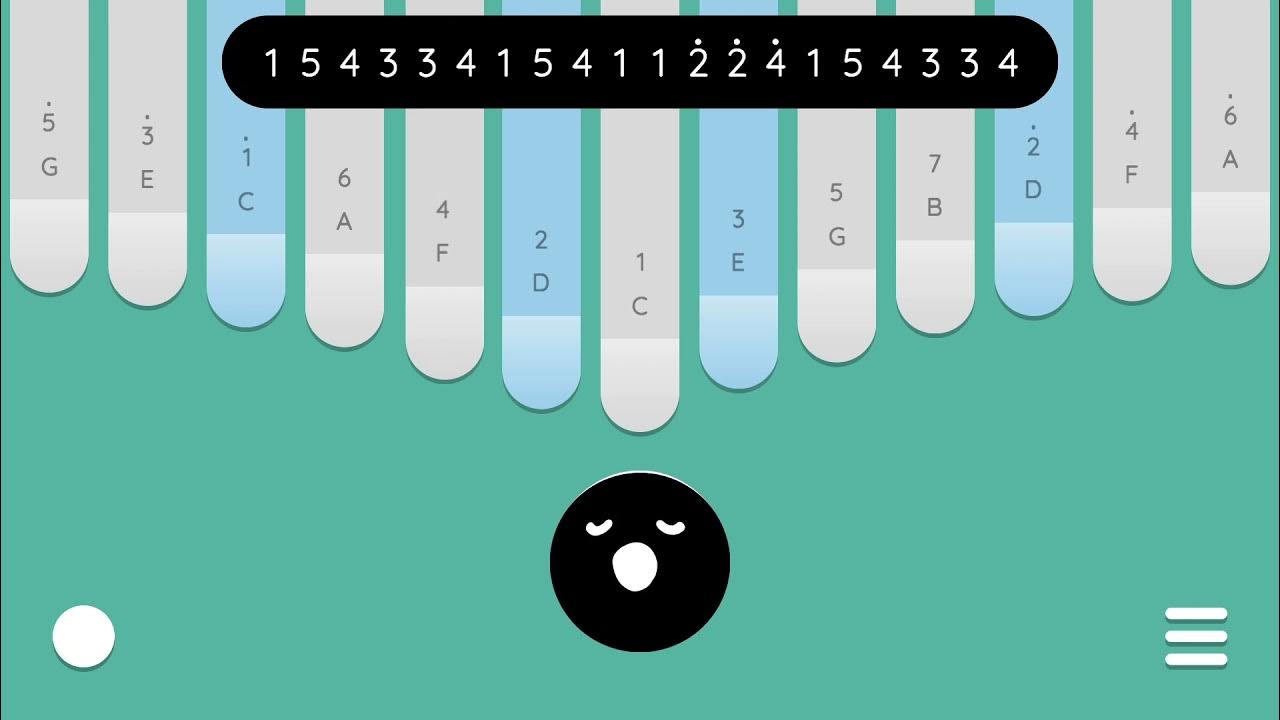Start recording with the white circle button

(84, 636)
